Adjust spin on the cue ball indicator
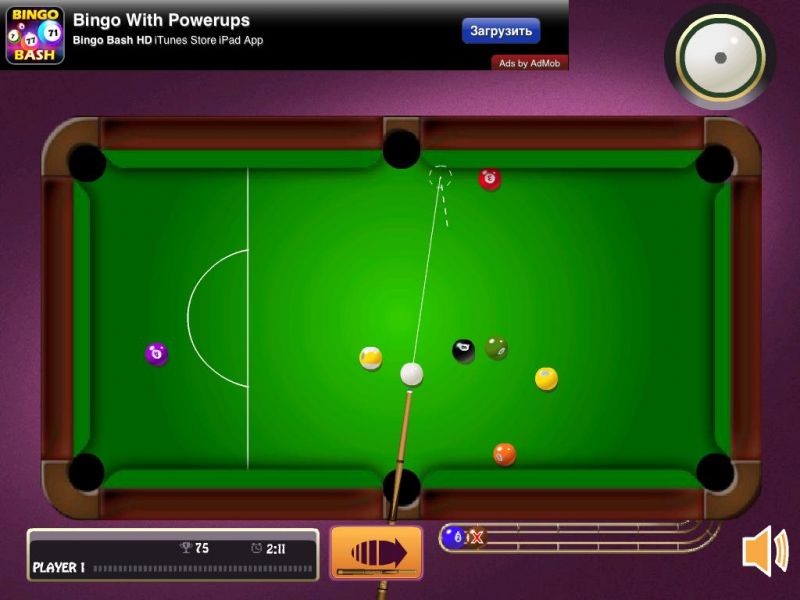The height and width of the screenshot is (600, 800). [720, 56]
